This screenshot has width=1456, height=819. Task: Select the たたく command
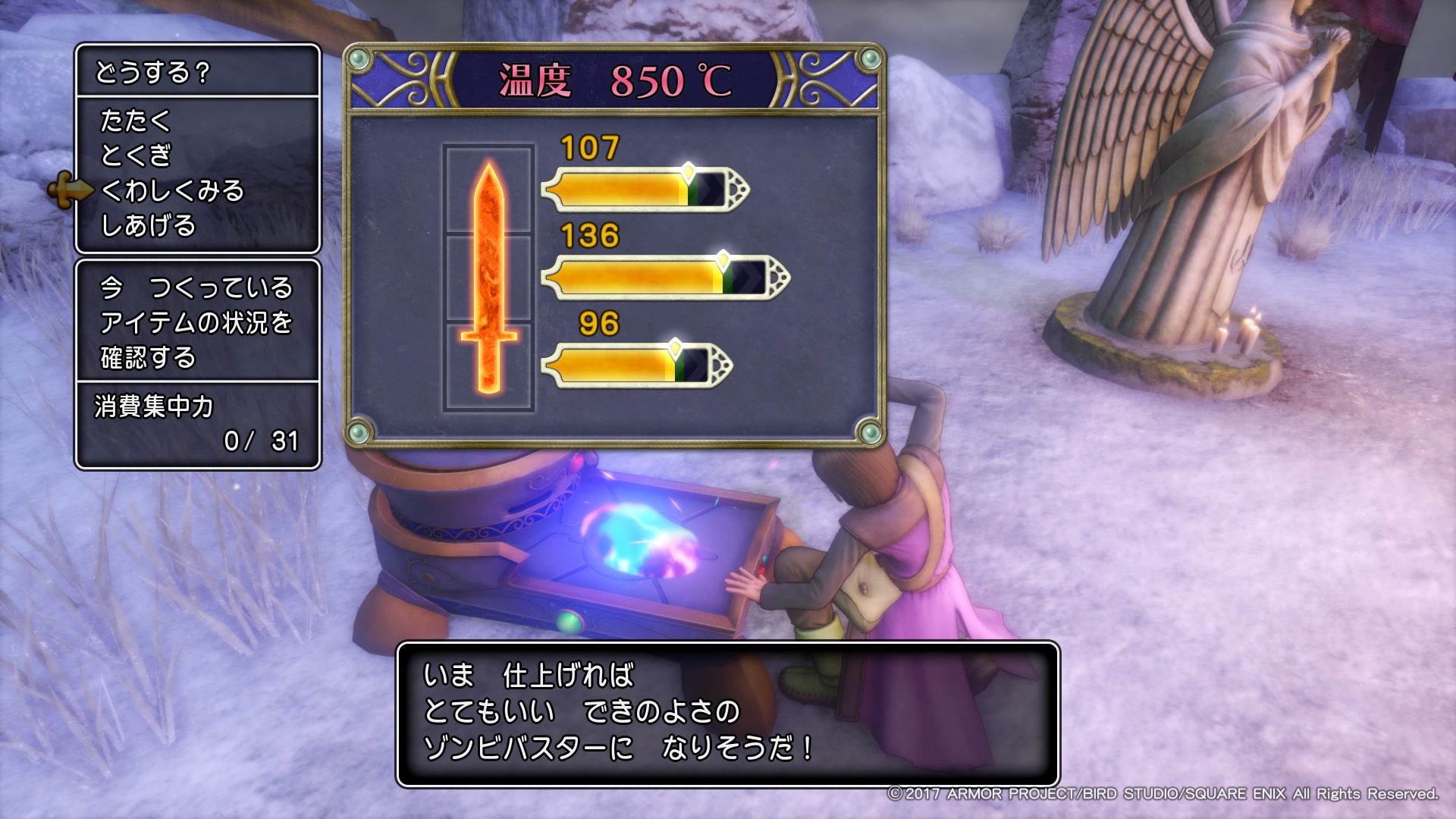click(x=136, y=121)
